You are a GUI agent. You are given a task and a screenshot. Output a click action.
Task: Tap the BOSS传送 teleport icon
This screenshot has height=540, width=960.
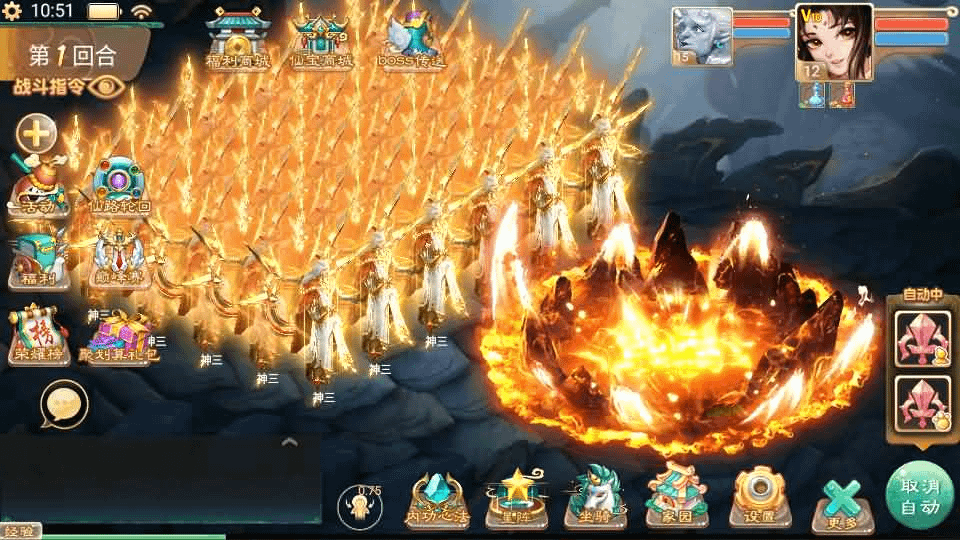412,38
